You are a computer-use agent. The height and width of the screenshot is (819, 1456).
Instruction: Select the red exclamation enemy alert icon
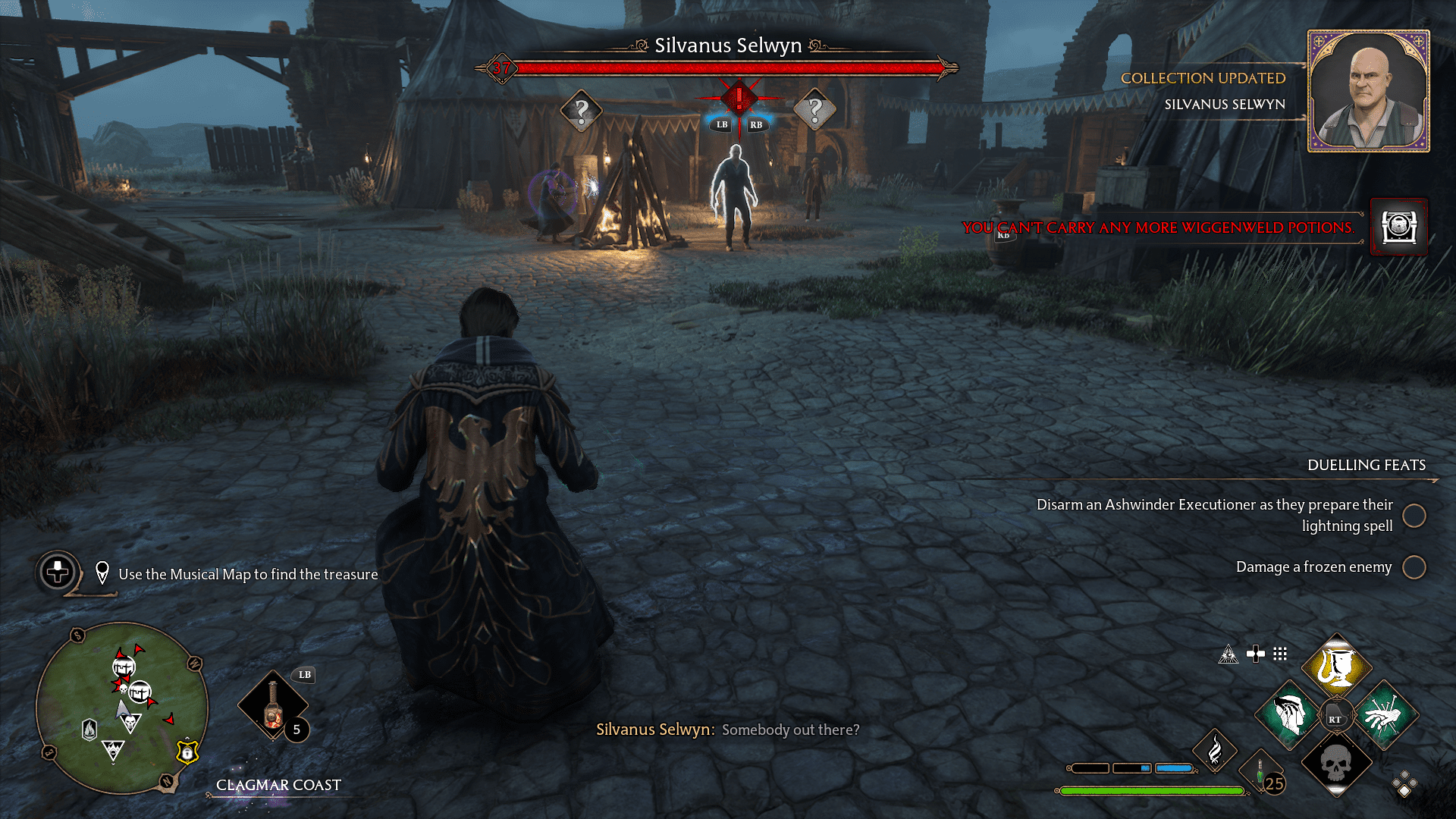pyautogui.click(x=738, y=97)
